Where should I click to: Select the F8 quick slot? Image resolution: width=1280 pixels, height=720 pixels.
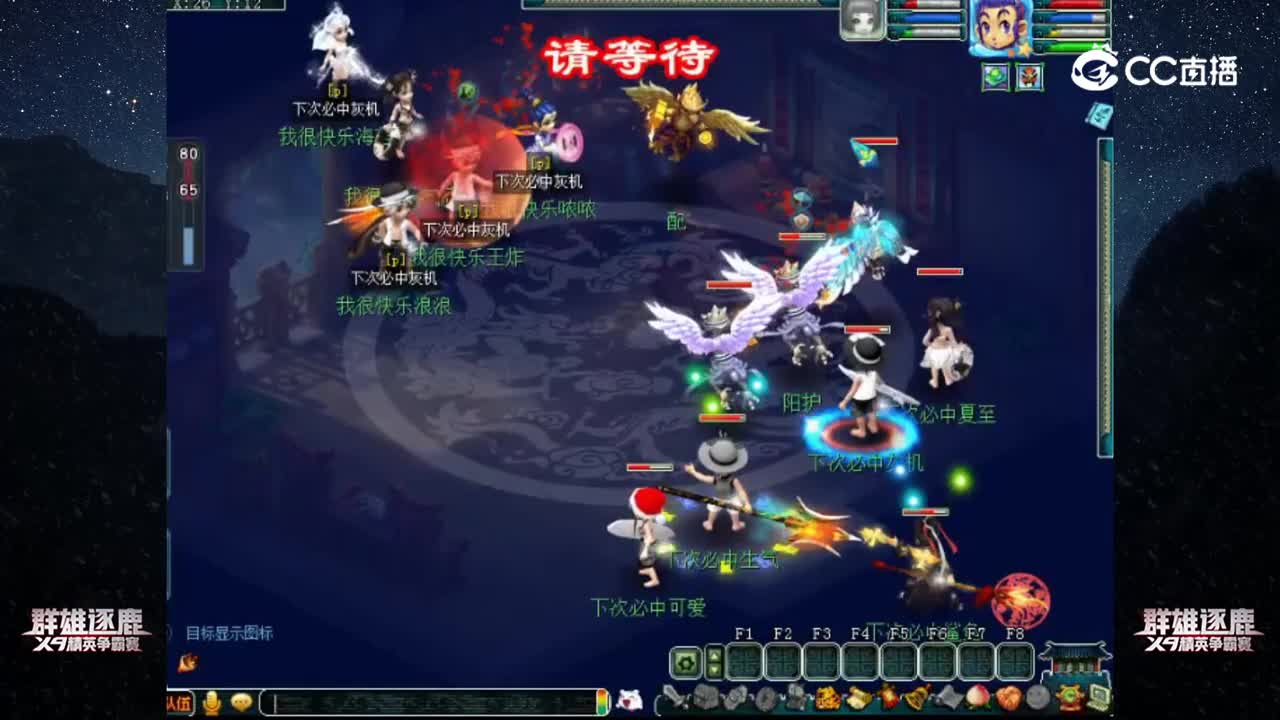pyautogui.click(x=1016, y=660)
